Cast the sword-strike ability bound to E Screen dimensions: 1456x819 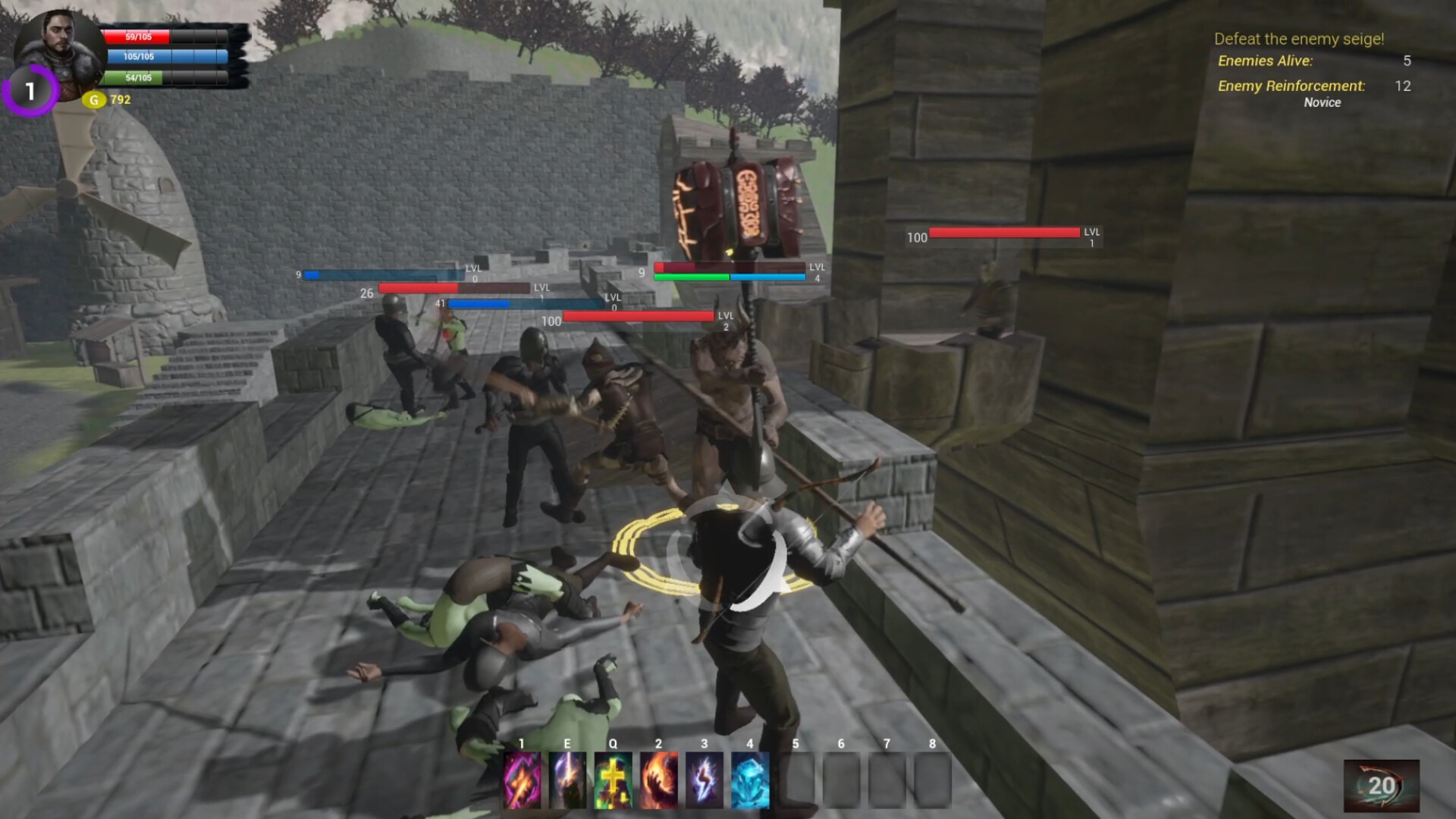tap(568, 782)
